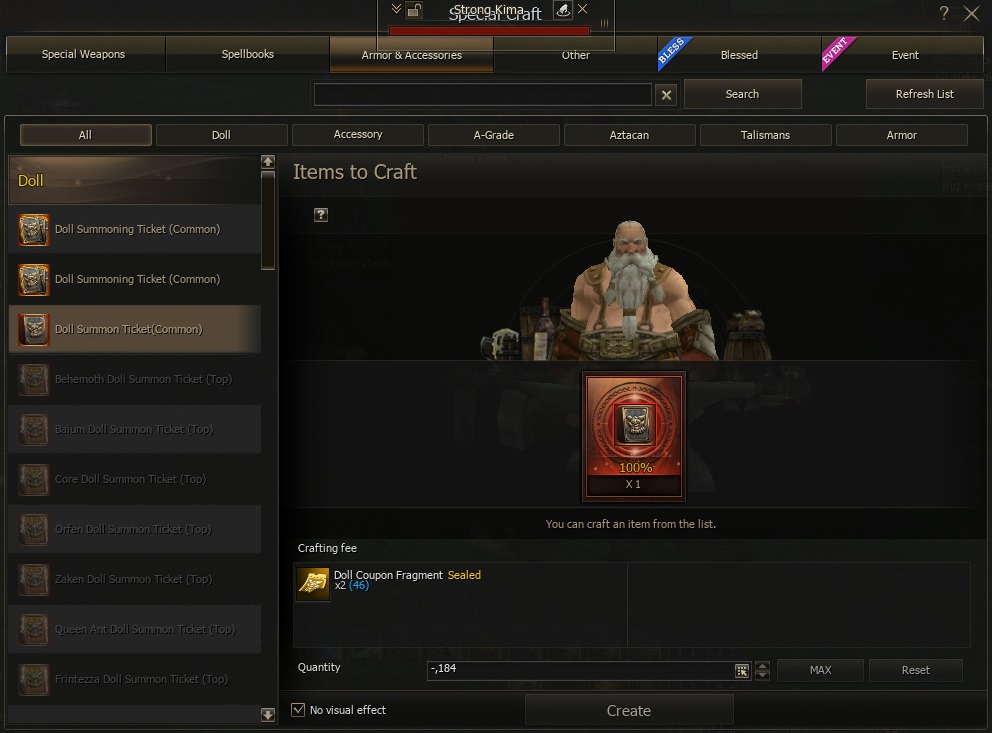Filter list by A-Grade
Screen dimensions: 992x733
(494, 135)
